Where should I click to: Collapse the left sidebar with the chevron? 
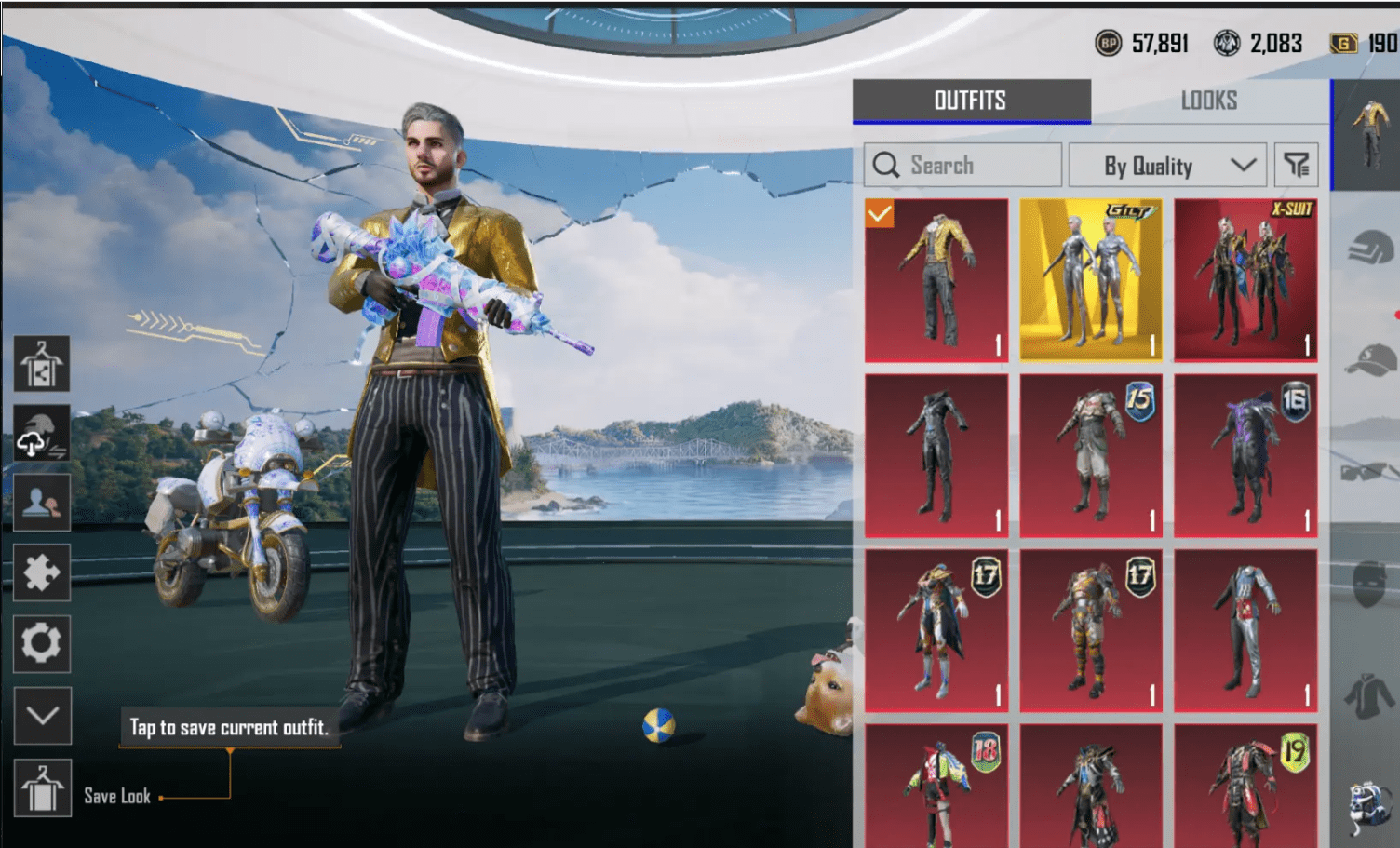click(x=43, y=717)
